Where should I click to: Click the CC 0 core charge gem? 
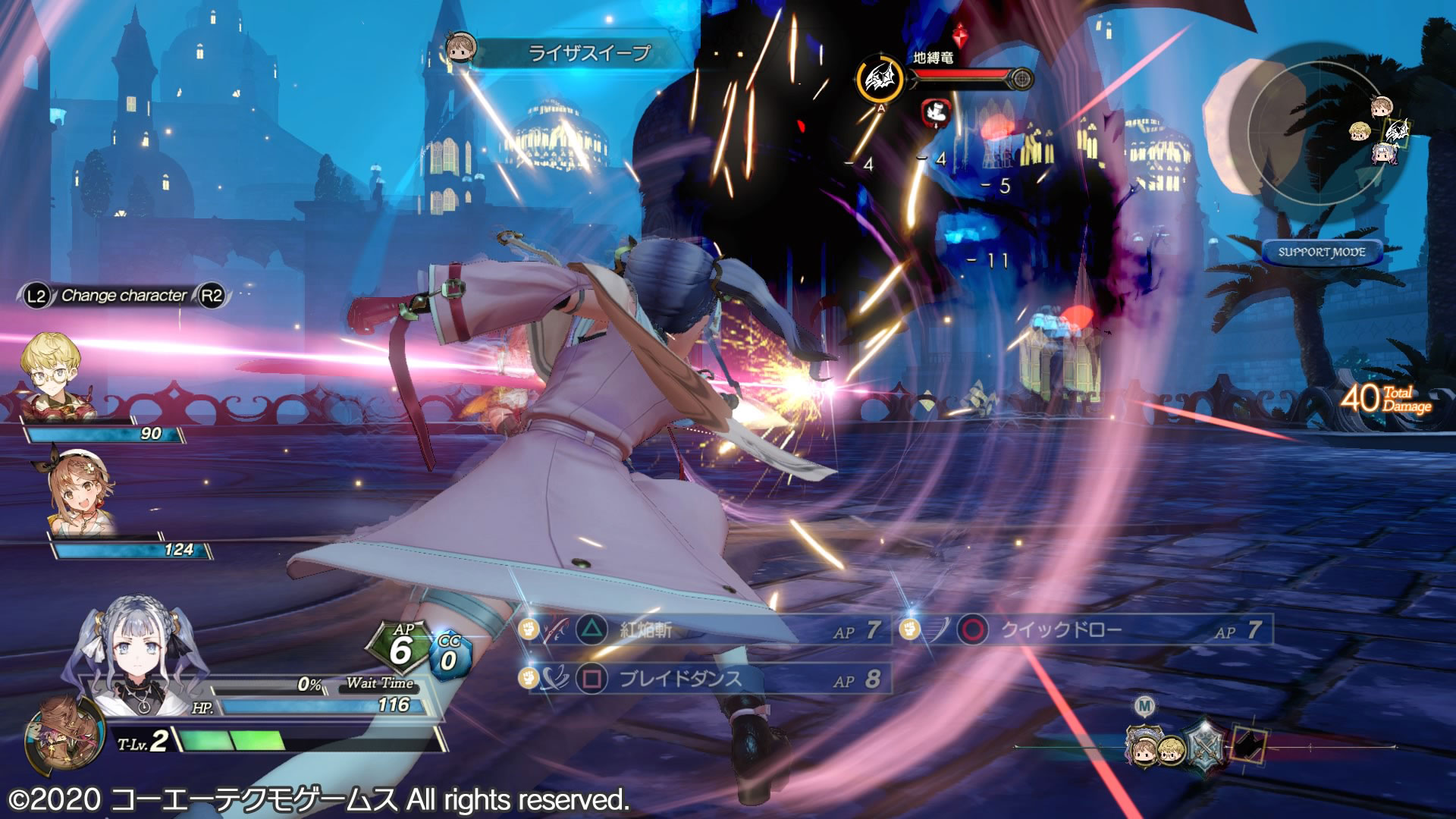point(450,656)
